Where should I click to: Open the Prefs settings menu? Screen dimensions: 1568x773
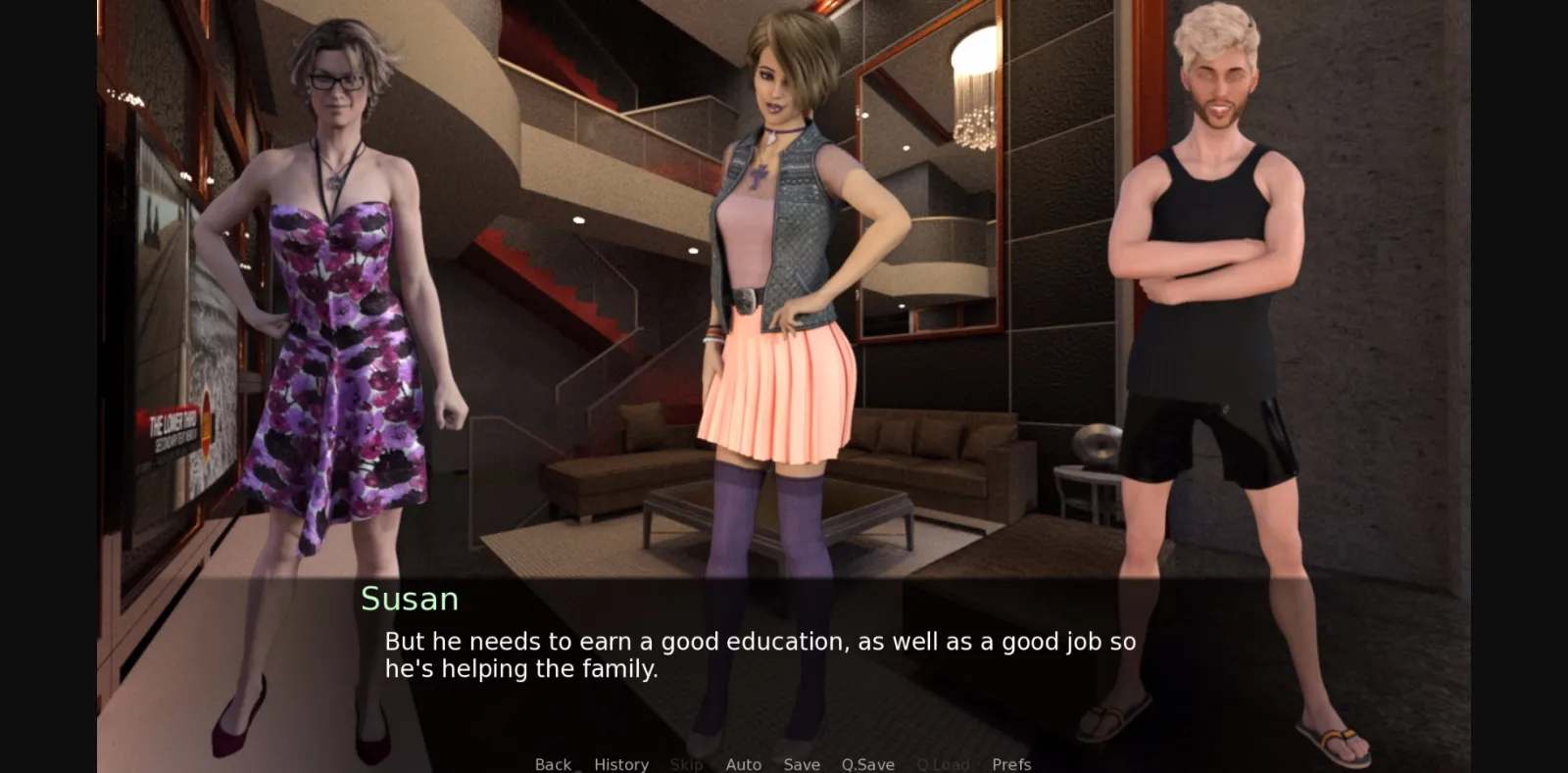1011,764
